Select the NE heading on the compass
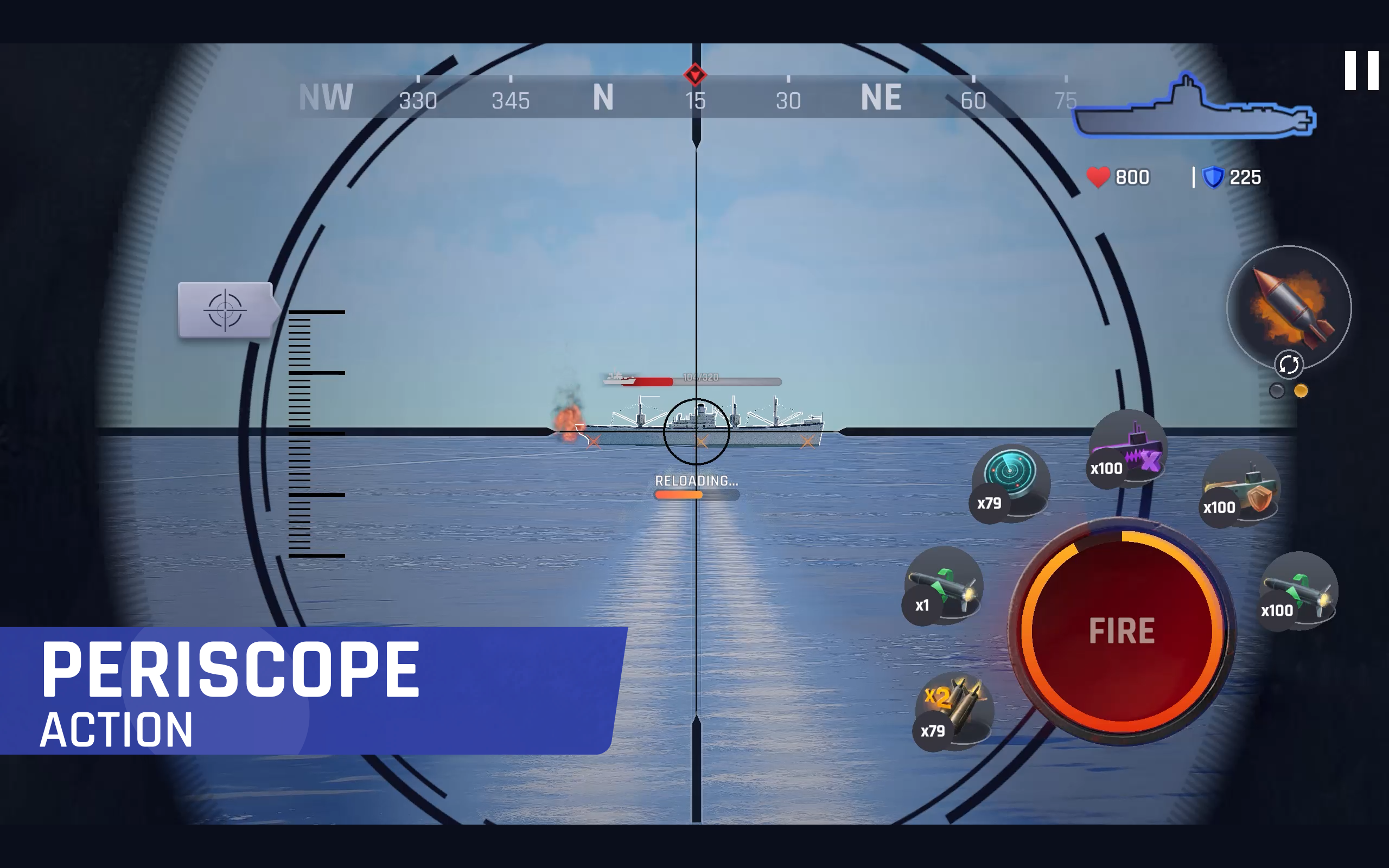Screen dimensions: 1389x868 [881, 98]
